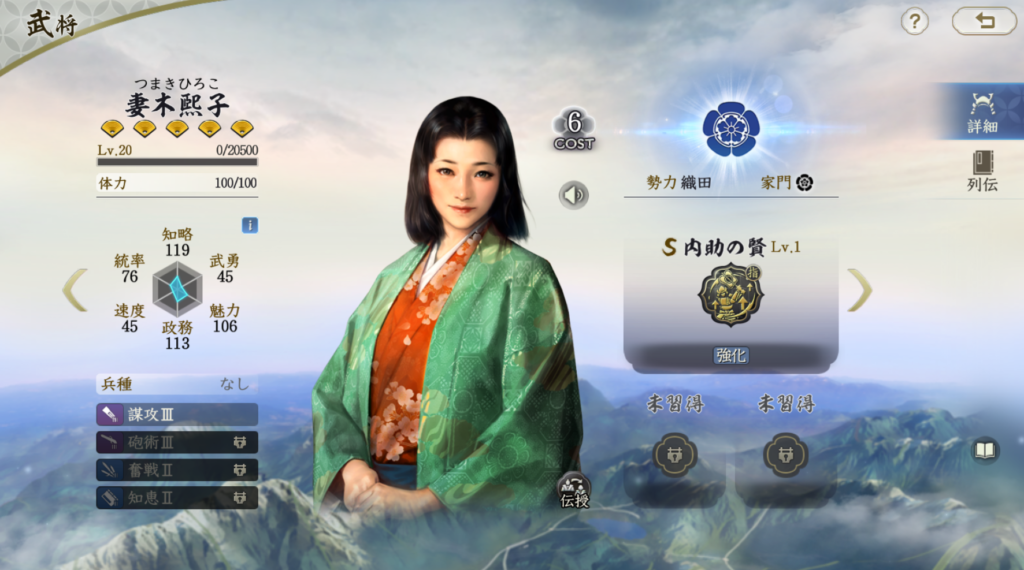Open the book icon on the right edge
This screenshot has height=570, width=1024.
986,451
